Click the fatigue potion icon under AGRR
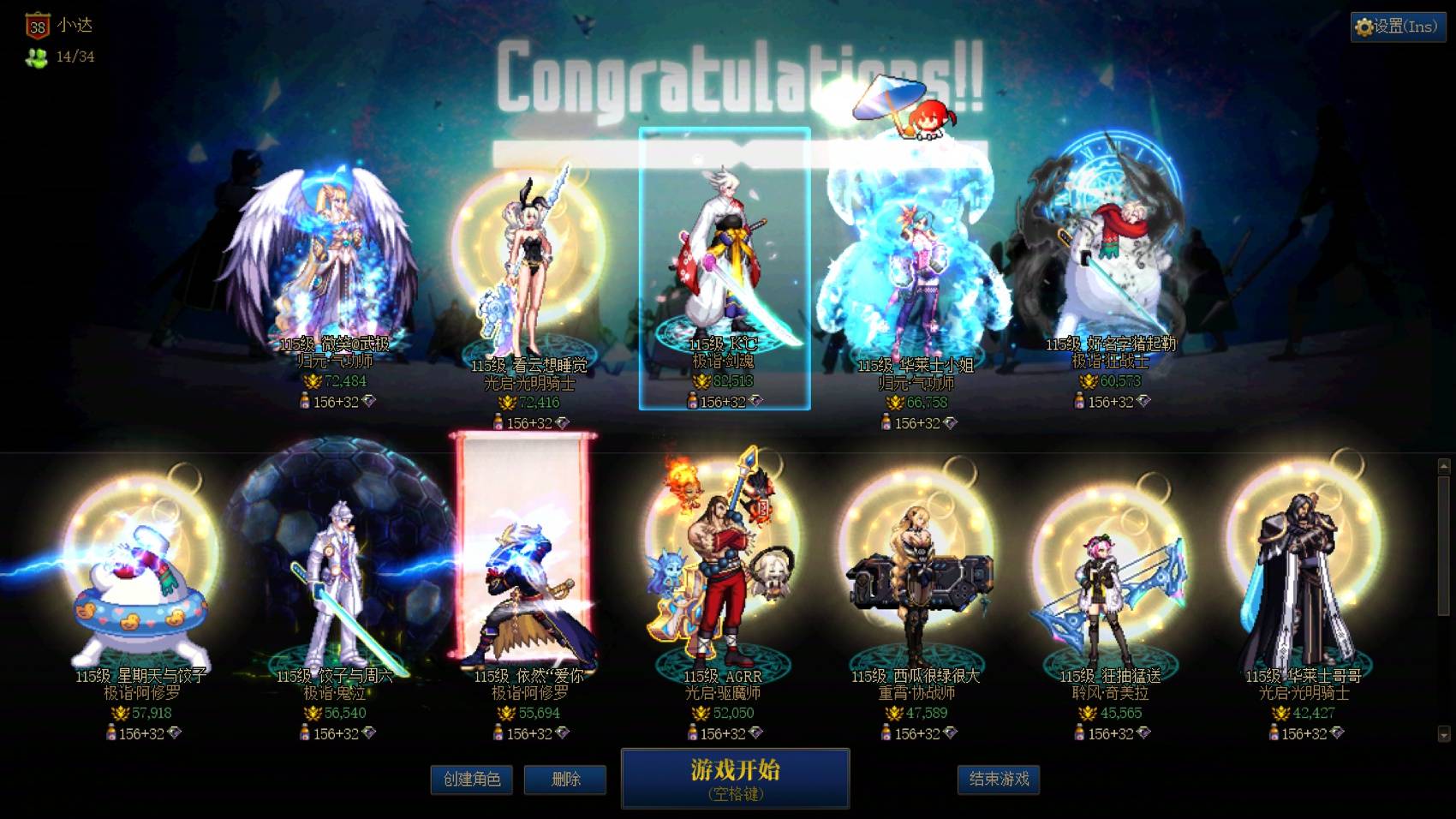Image resolution: width=1456 pixels, height=819 pixels. [693, 732]
